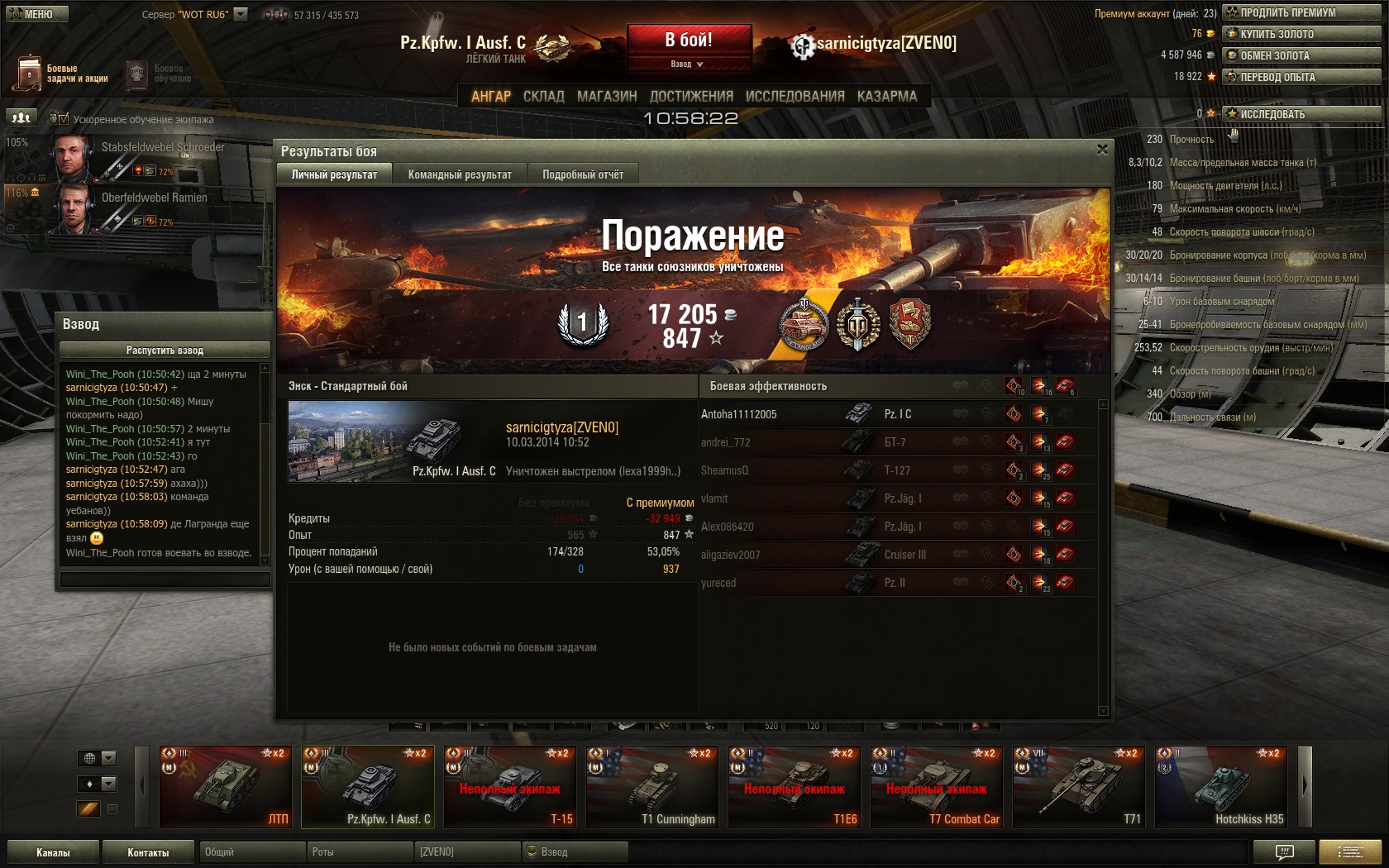
Task: Select the T1 Cunningham tank in carousel
Action: click(x=652, y=787)
